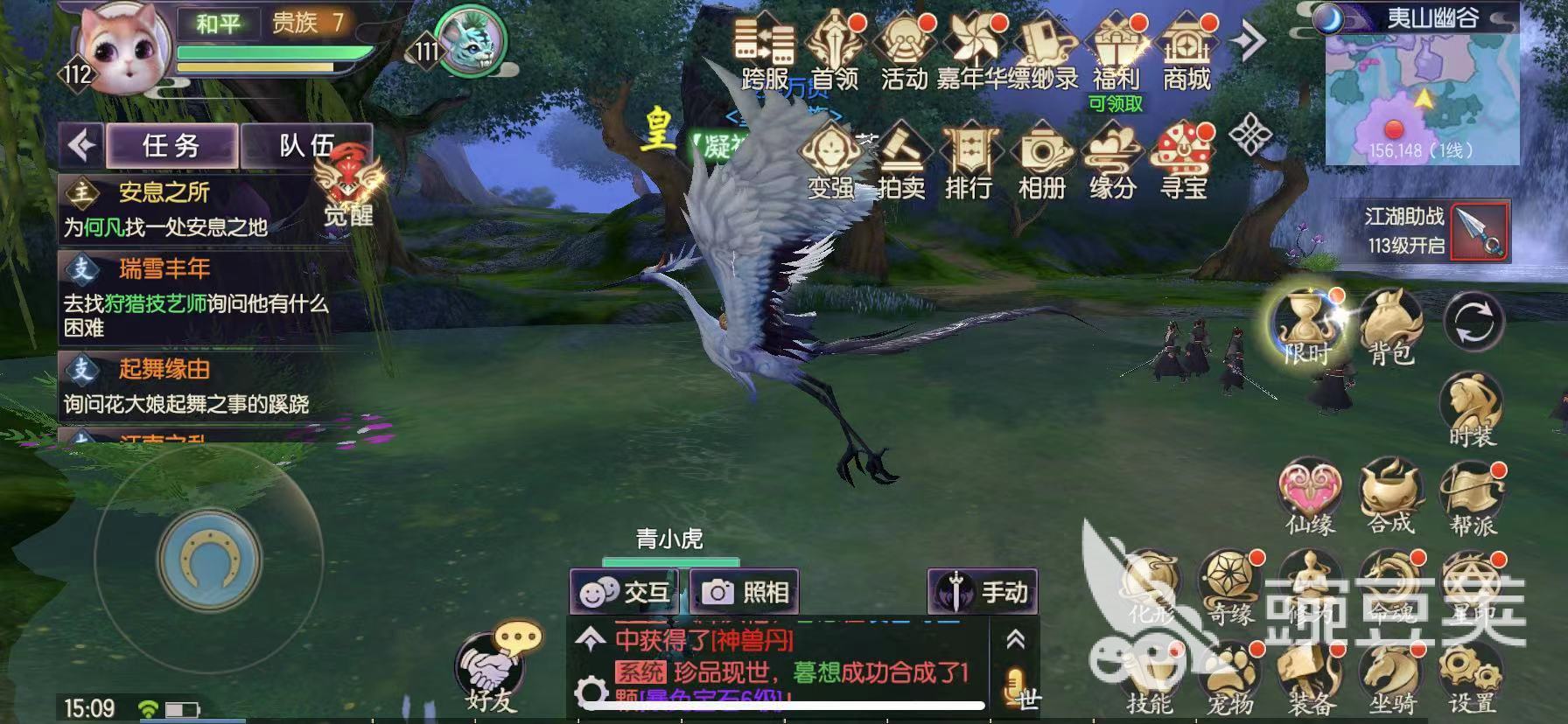Toggle the 手动 manual combat mode
The width and height of the screenshot is (1568, 724).
click(983, 592)
